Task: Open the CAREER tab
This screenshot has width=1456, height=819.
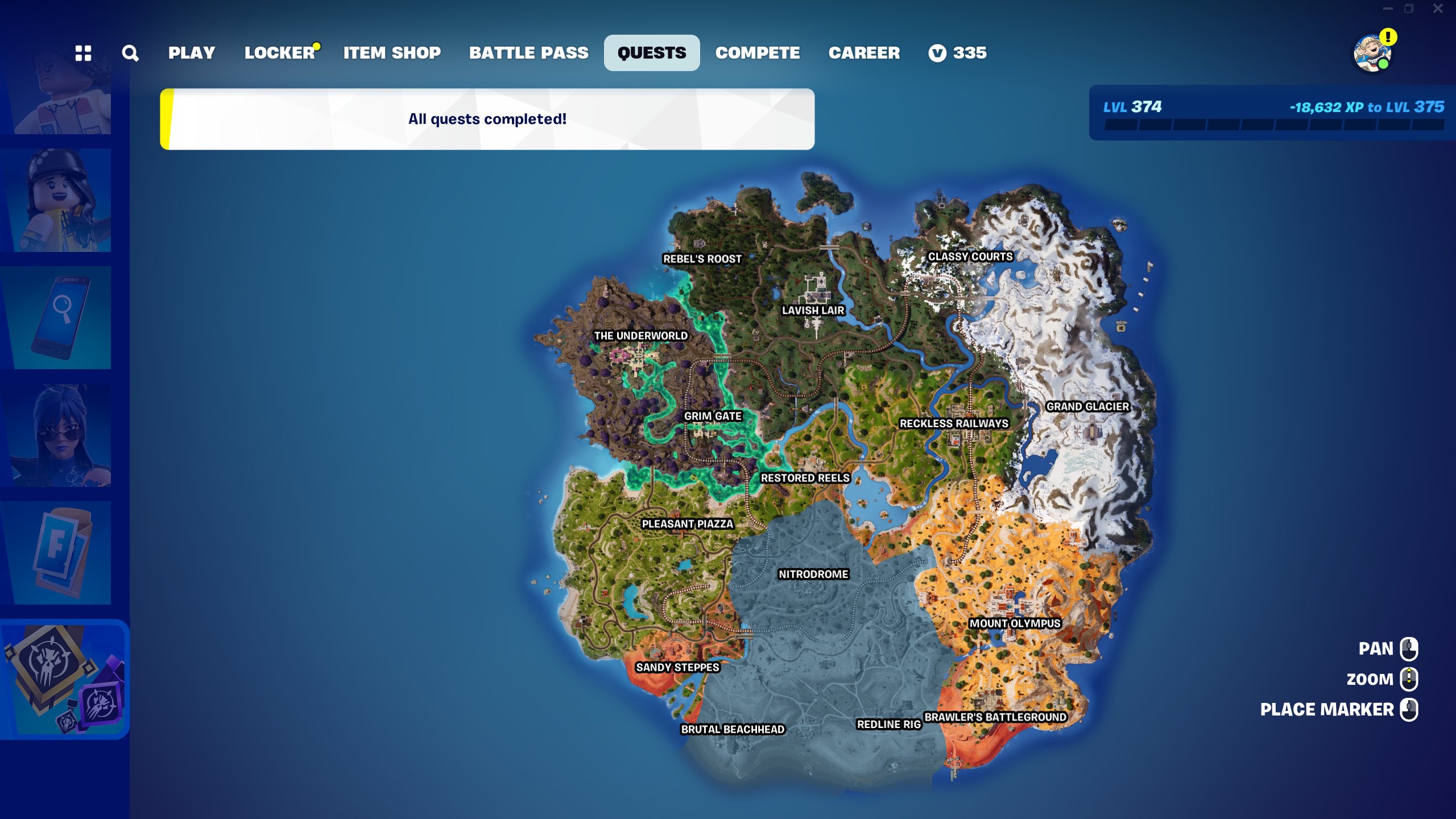Action: tap(864, 53)
